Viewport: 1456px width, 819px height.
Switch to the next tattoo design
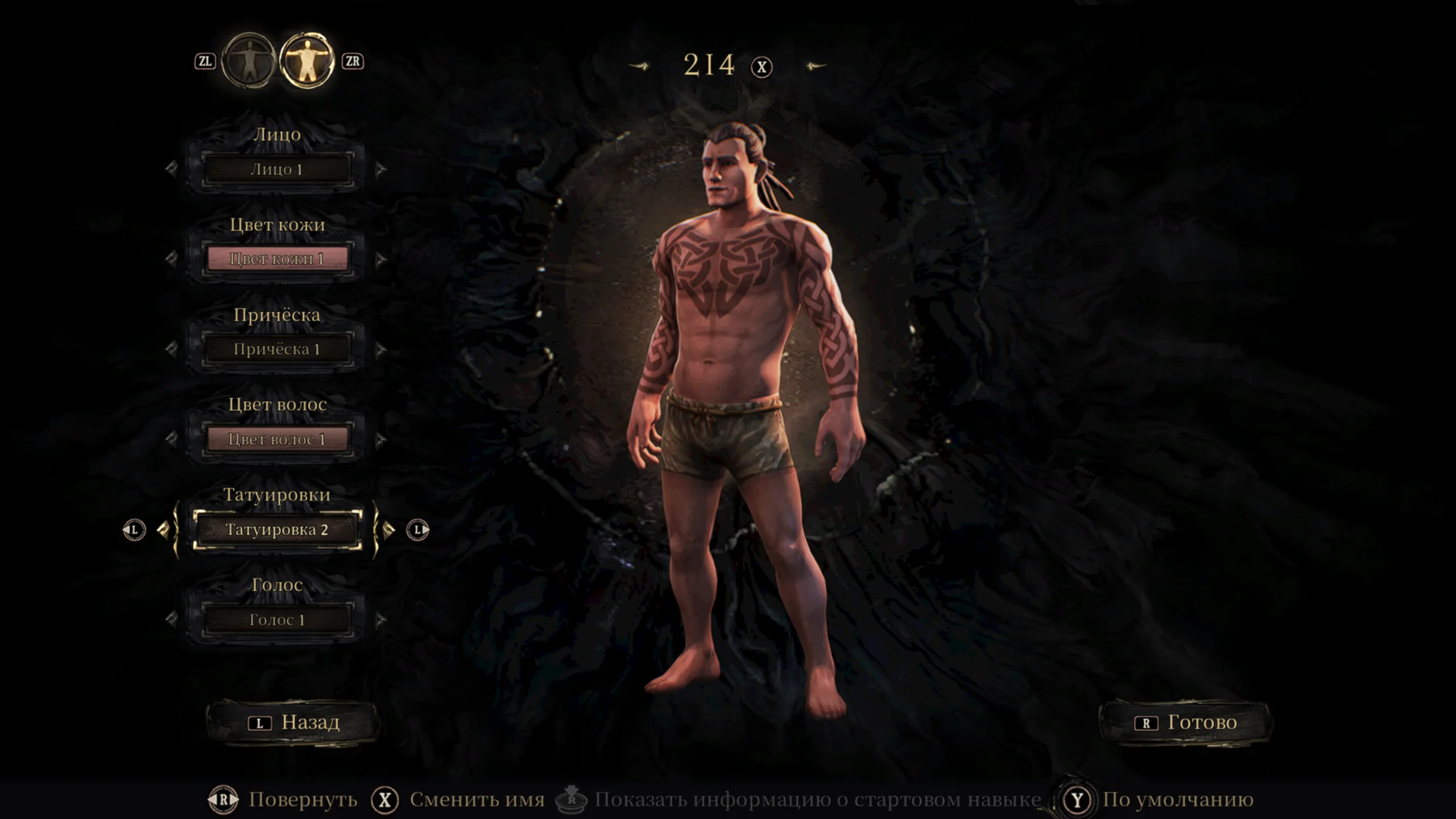pos(389,530)
